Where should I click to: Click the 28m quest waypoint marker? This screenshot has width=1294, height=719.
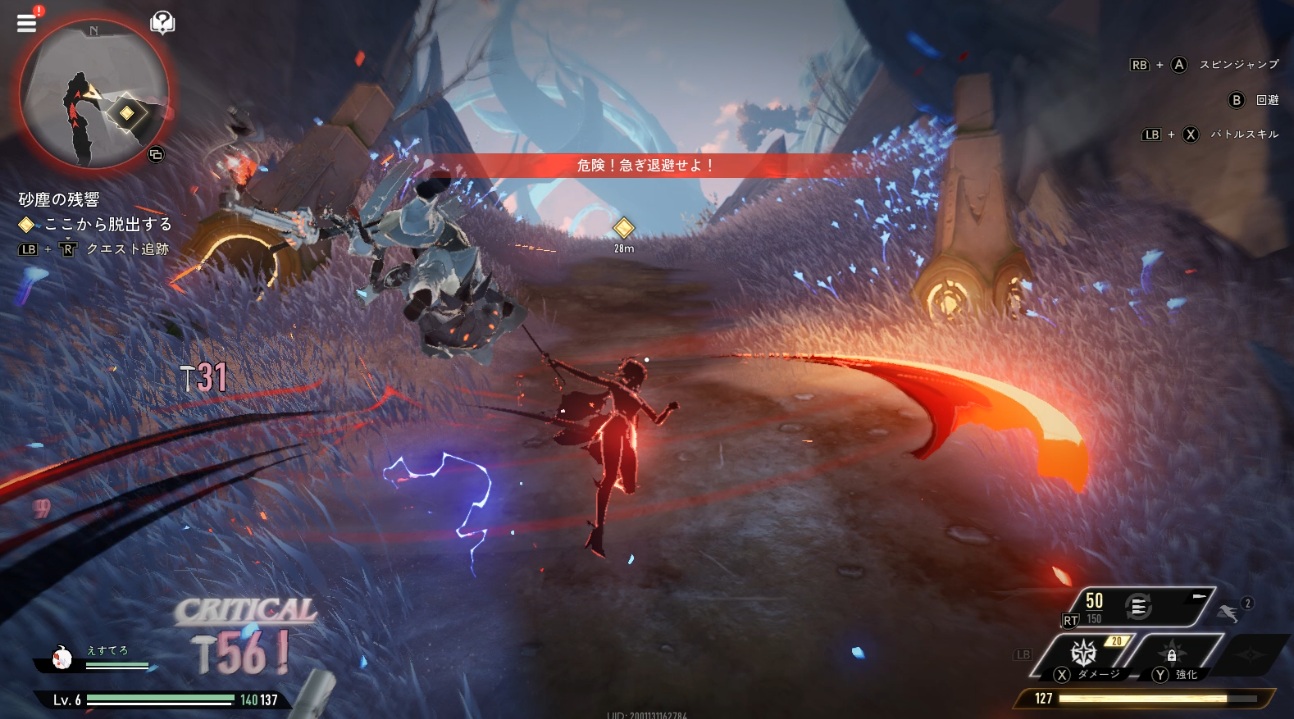pyautogui.click(x=624, y=228)
